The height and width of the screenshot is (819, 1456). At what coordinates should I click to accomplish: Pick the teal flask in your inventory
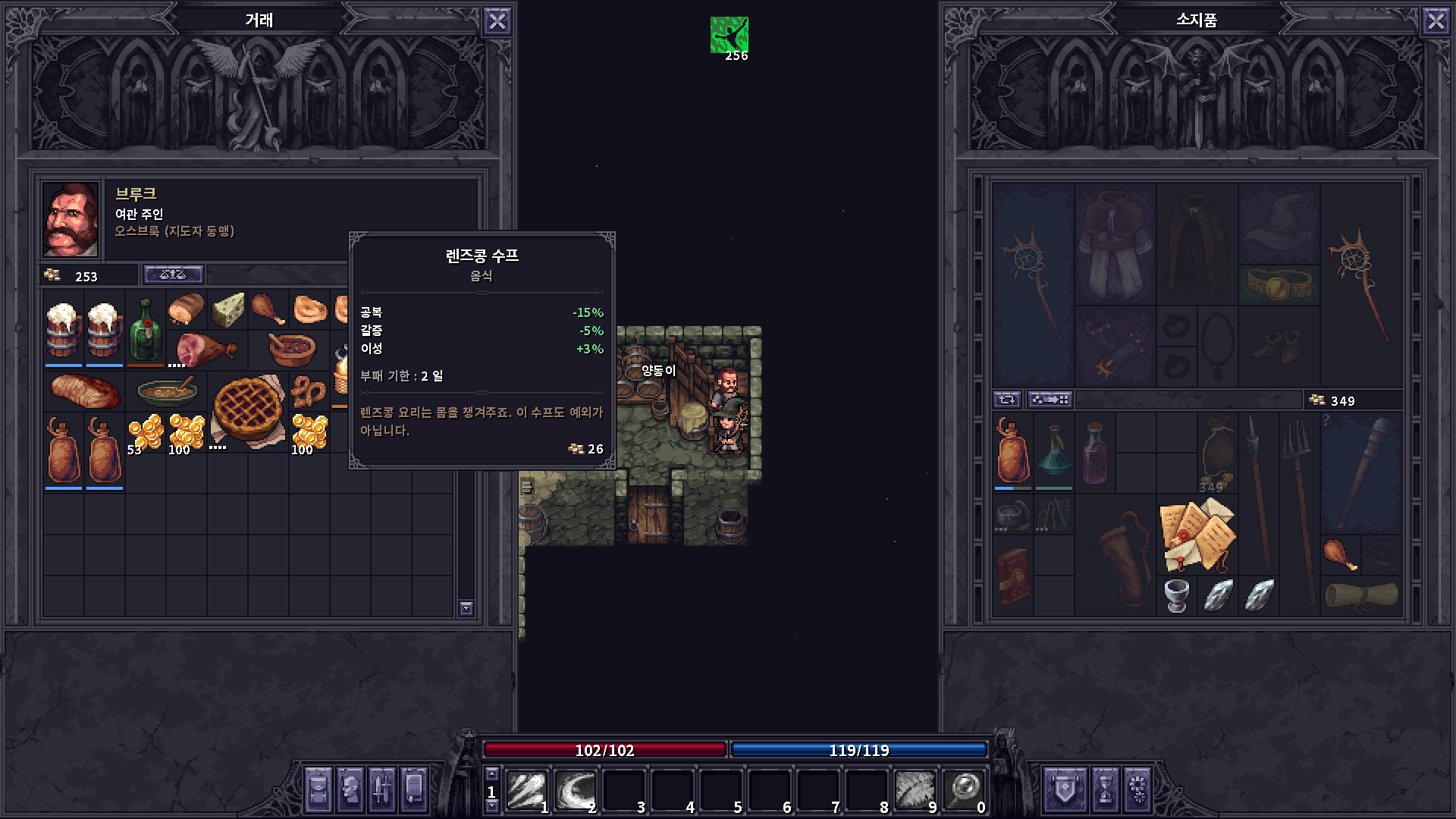1053,453
